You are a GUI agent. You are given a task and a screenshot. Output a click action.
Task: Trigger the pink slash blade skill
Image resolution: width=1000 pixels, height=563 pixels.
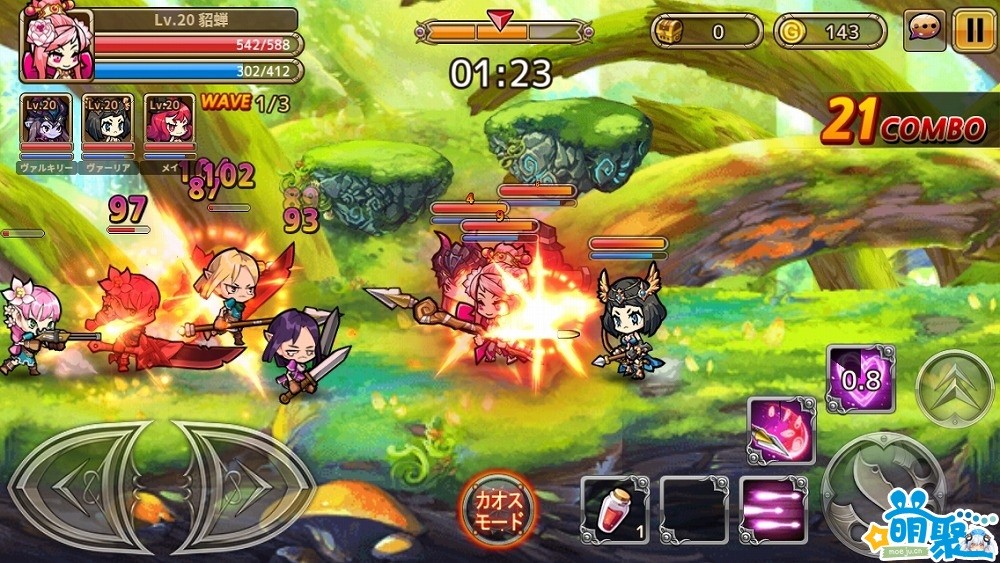pos(782,431)
